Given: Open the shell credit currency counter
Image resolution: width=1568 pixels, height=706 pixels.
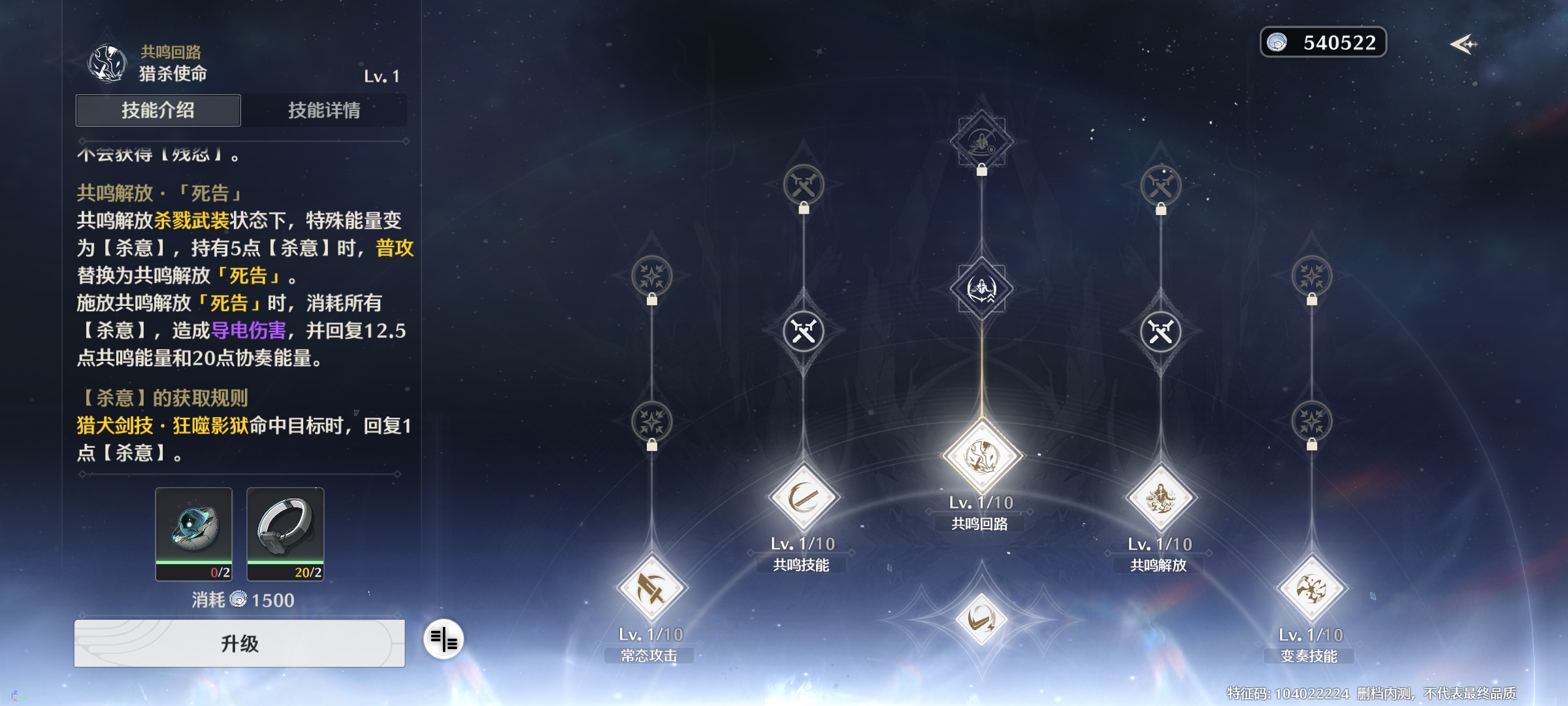Looking at the screenshot, I should click(x=1323, y=42).
